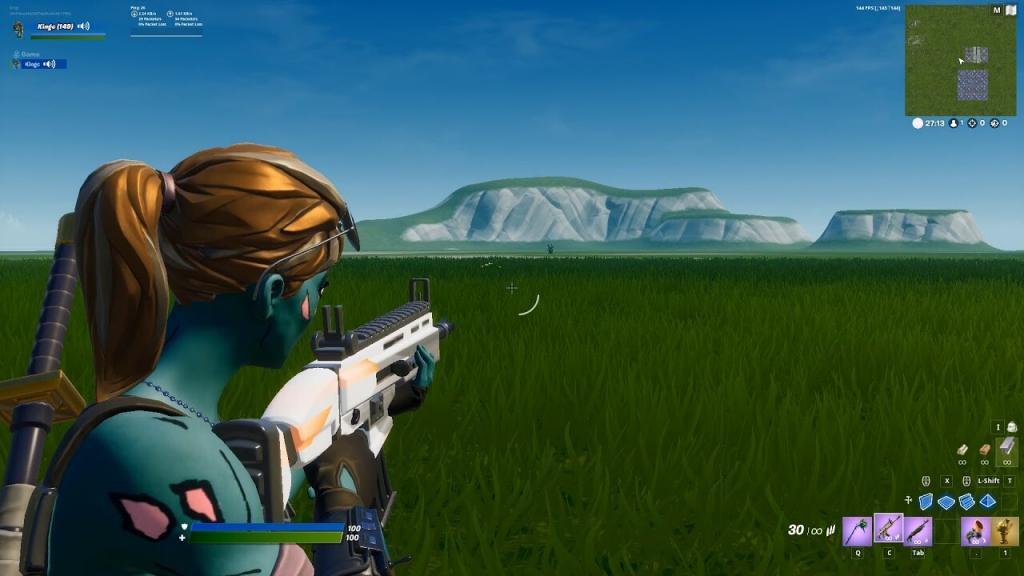This screenshot has height=576, width=1024.
Task: Select the metal building material
Action: coord(1008,448)
